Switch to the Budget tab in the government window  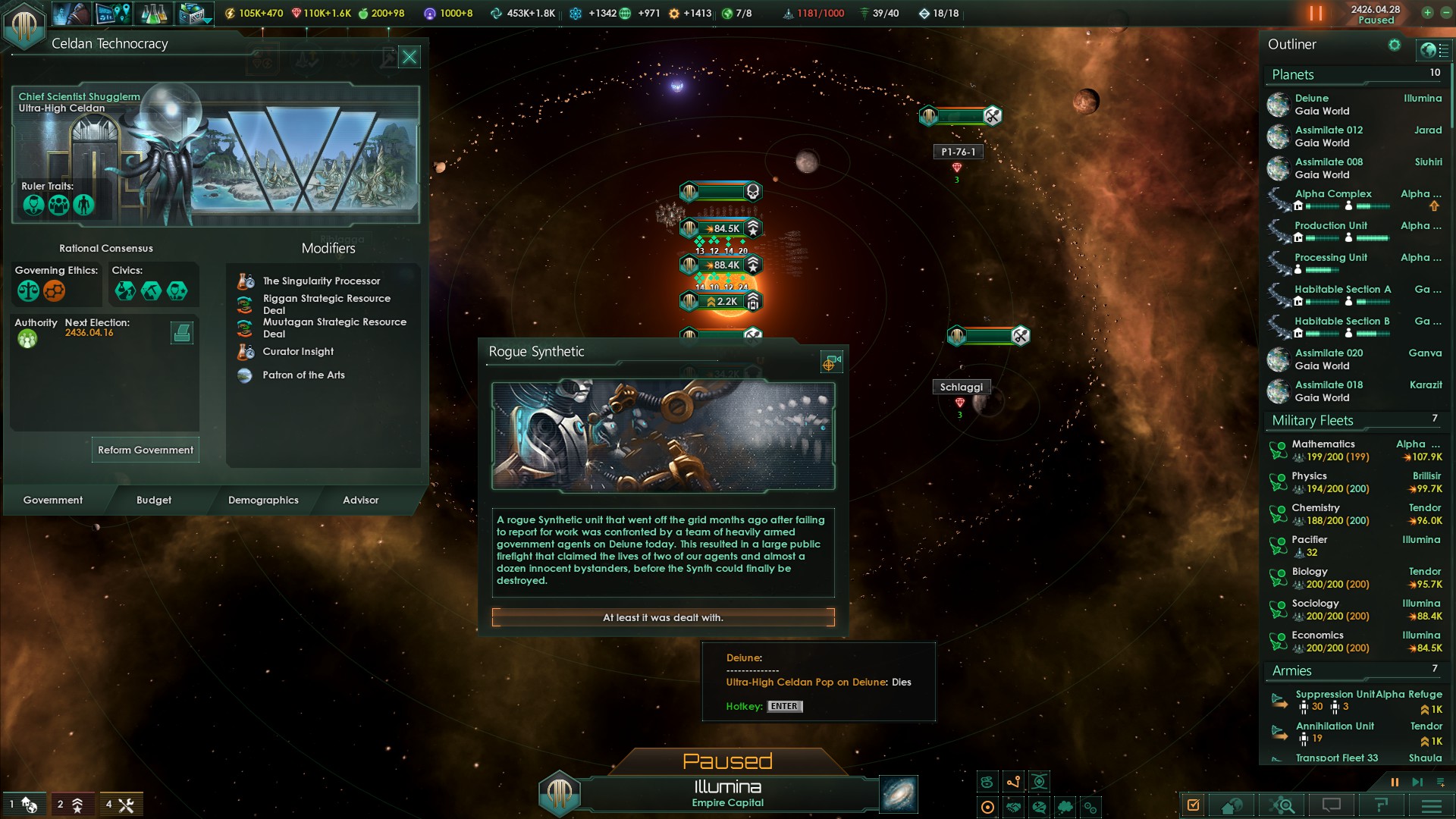pos(154,500)
